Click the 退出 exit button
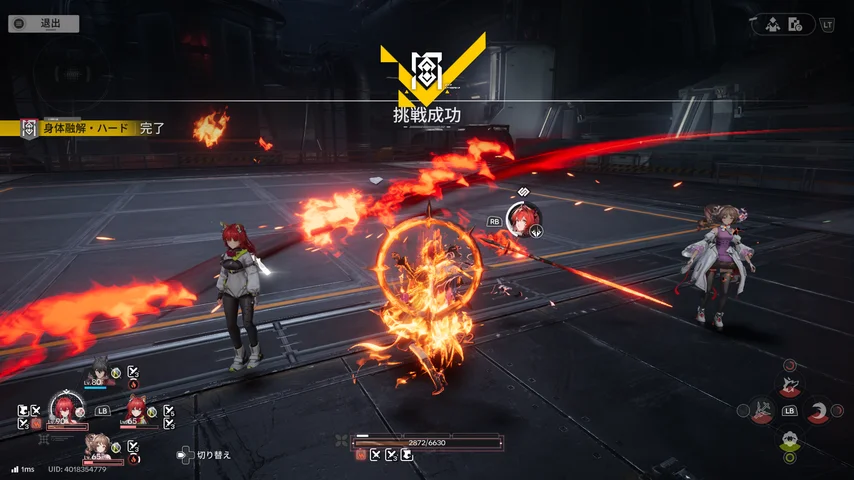This screenshot has width=854, height=480. (x=43, y=24)
